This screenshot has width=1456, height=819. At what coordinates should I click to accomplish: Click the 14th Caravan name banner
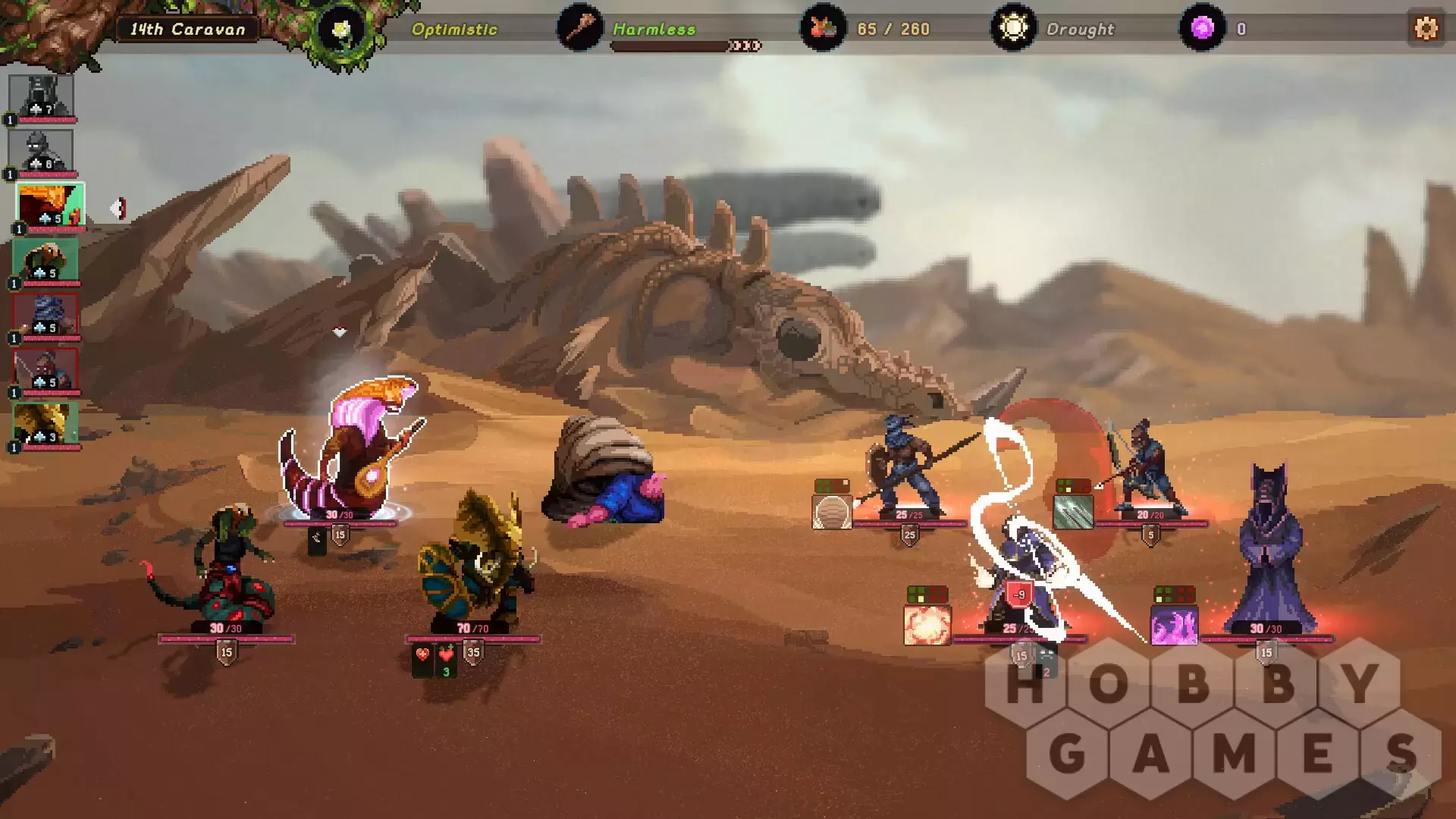click(187, 30)
